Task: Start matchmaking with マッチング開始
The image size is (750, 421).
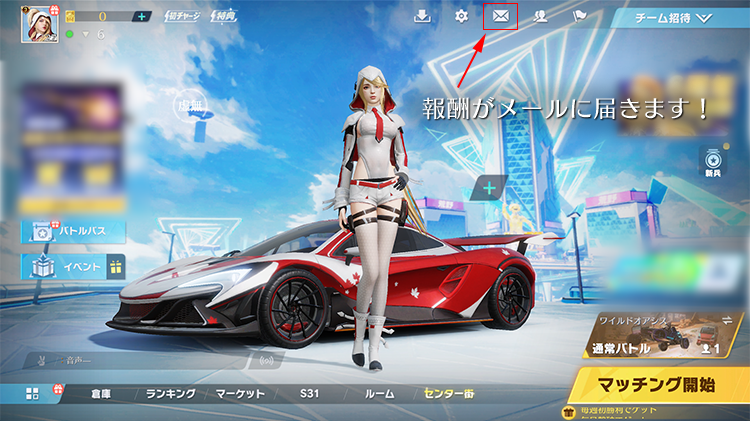Action: pyautogui.click(x=658, y=383)
